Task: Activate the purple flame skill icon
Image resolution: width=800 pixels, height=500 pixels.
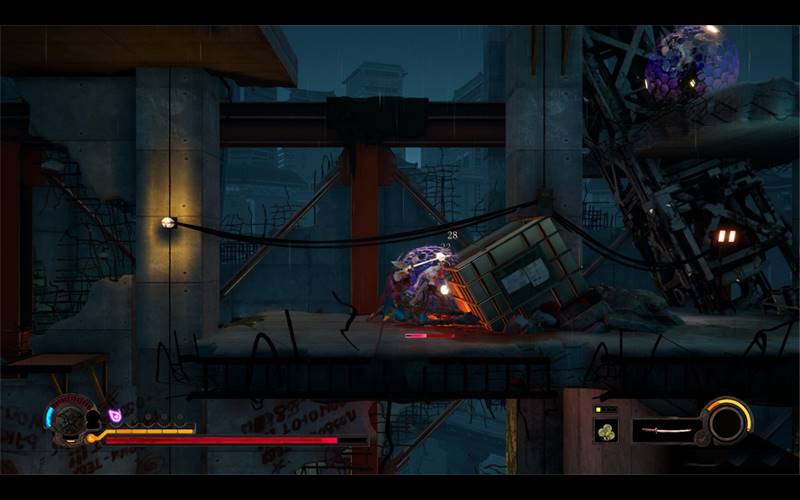Action: click(x=115, y=414)
